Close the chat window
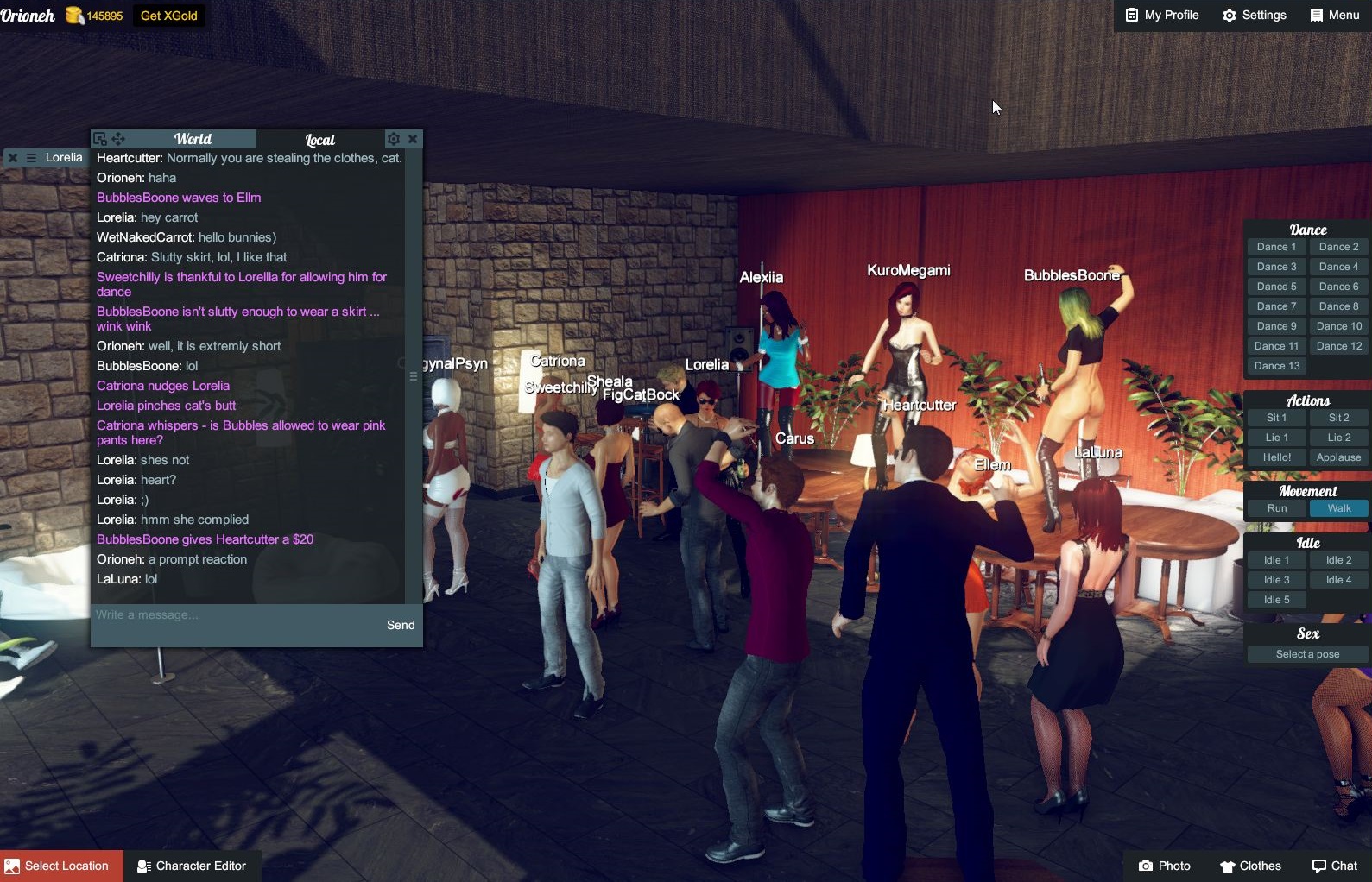The width and height of the screenshot is (1372, 882). tap(413, 139)
